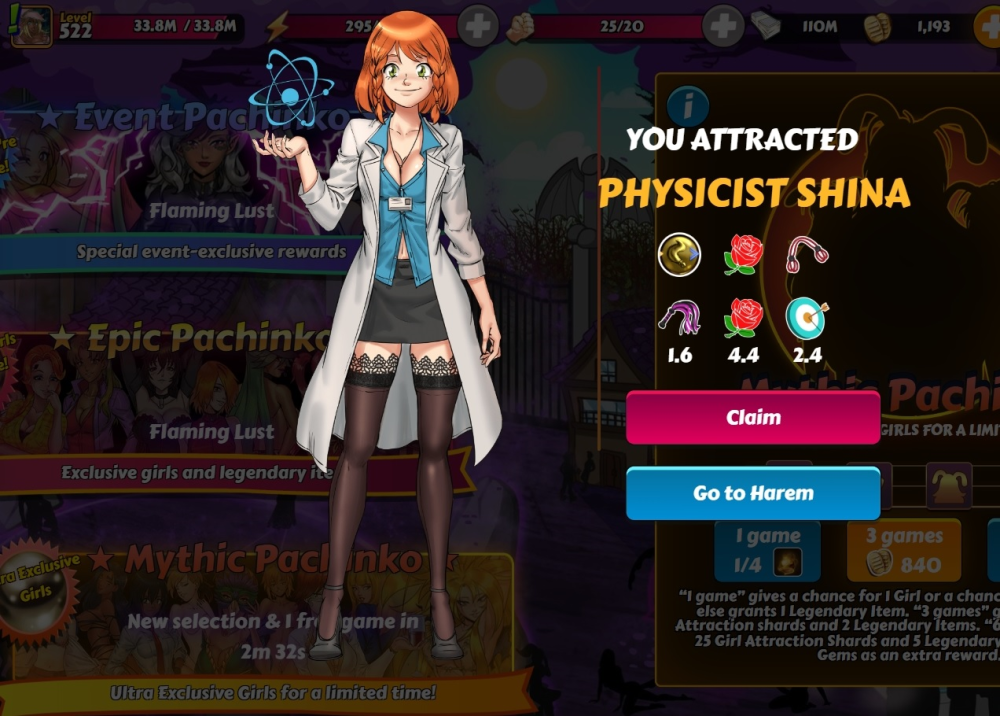Go to Harem
The image size is (1000, 716).
point(753,493)
